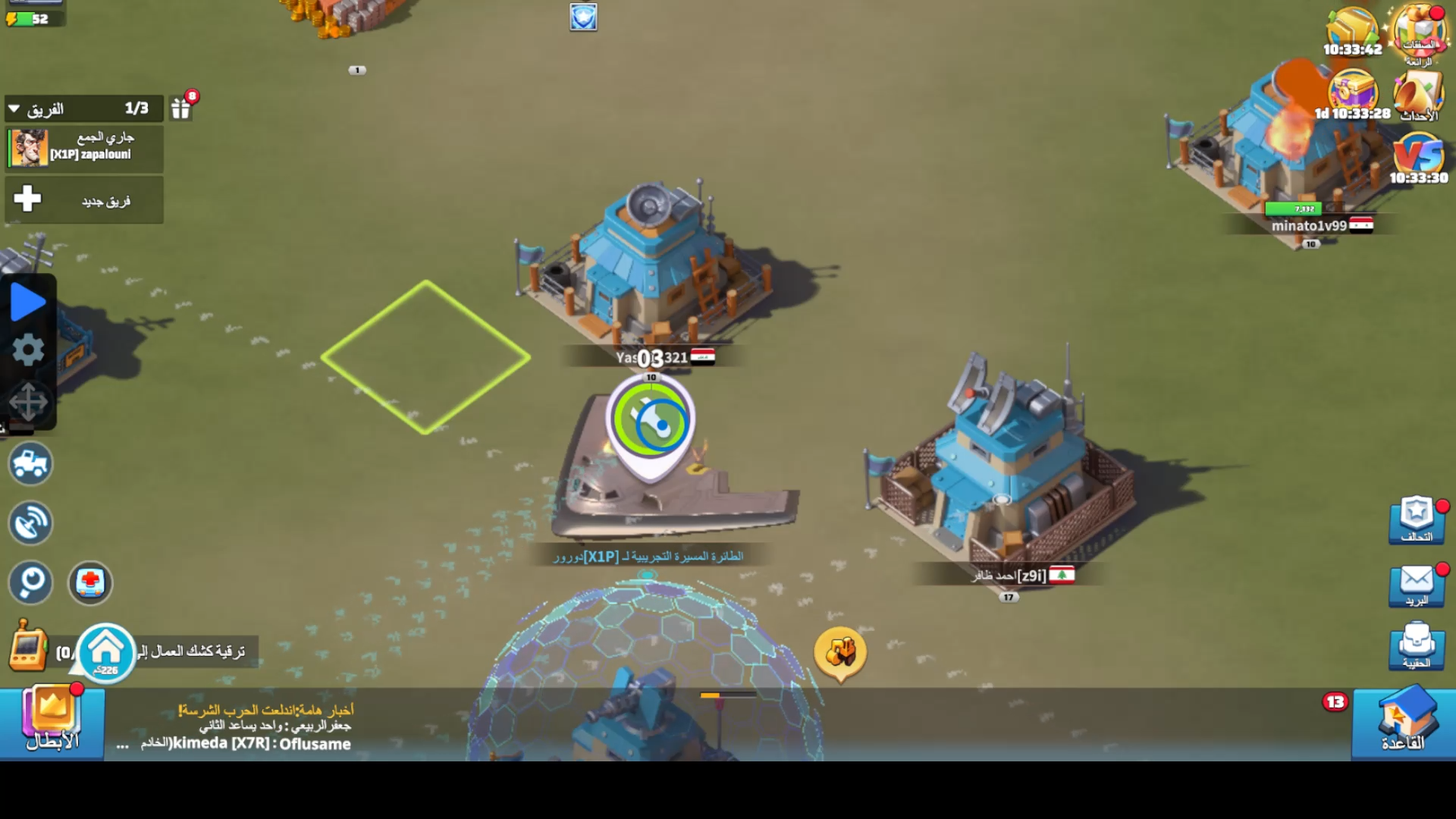Expand the chat via the ellipsis
Screen dimensions: 1456x819
pyautogui.click(x=121, y=745)
